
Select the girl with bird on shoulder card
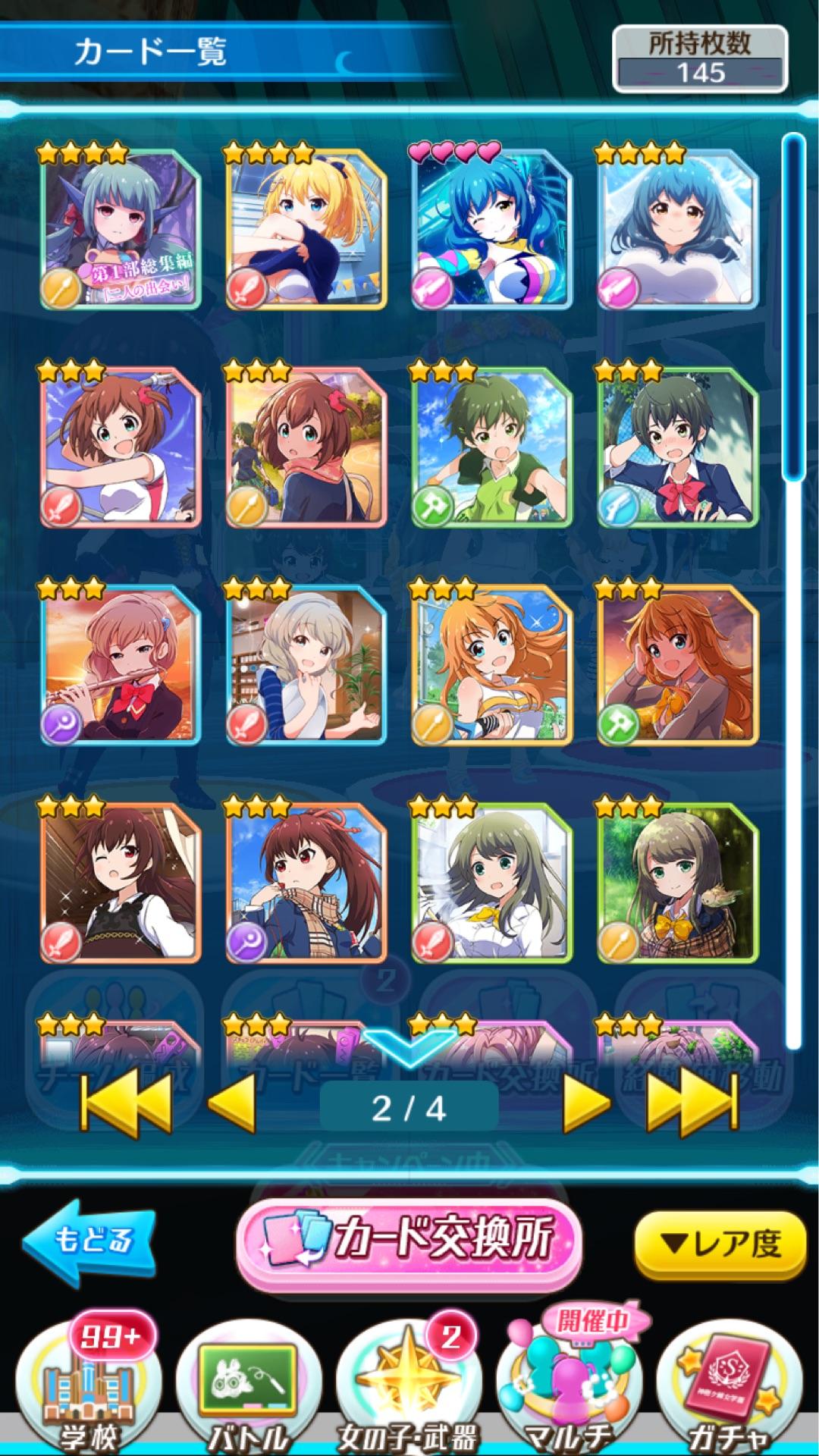click(678, 883)
